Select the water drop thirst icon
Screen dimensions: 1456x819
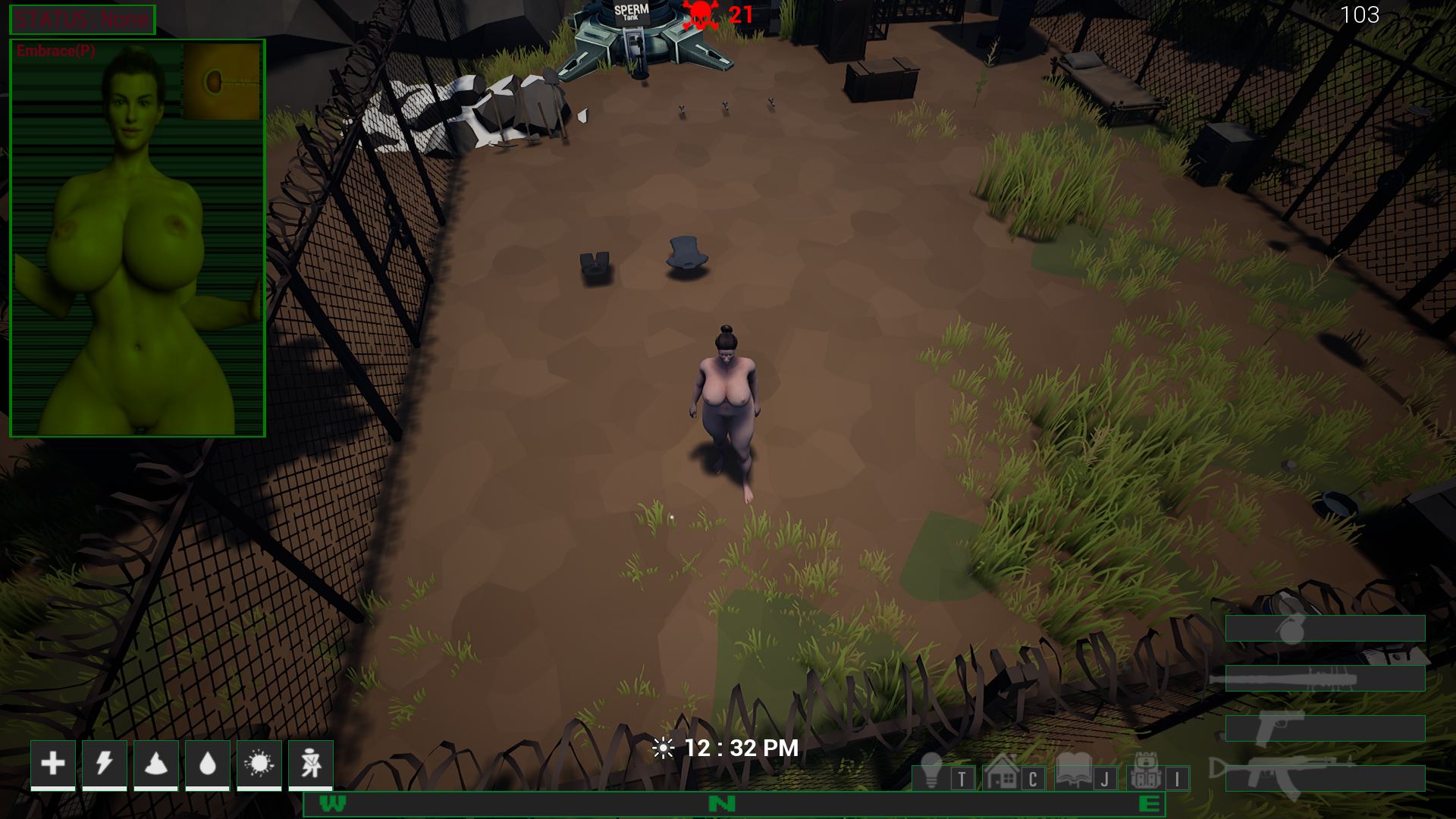[208, 764]
